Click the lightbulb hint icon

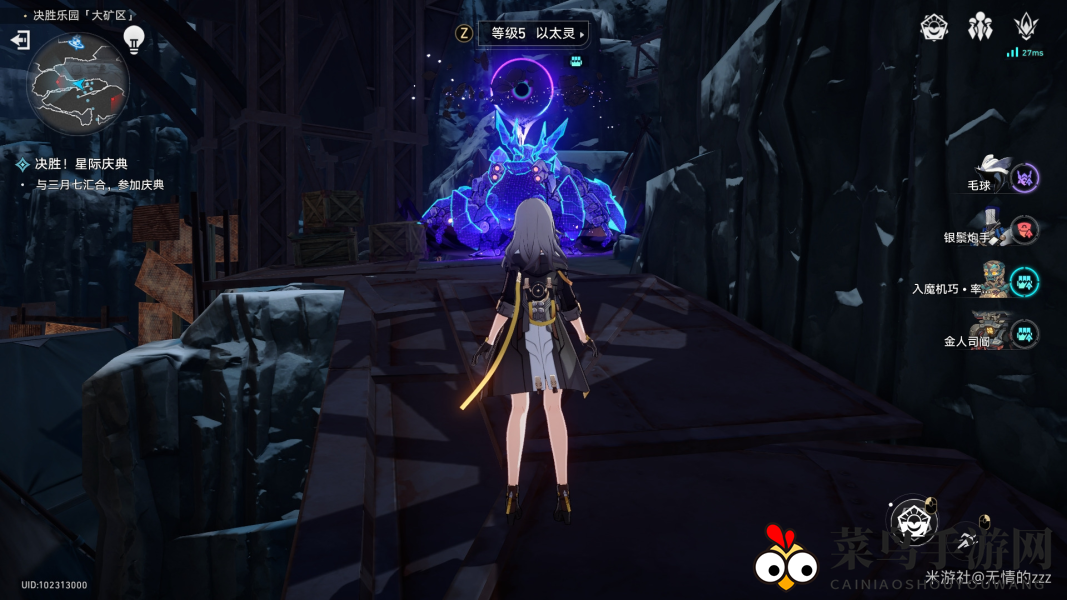[x=134, y=39]
